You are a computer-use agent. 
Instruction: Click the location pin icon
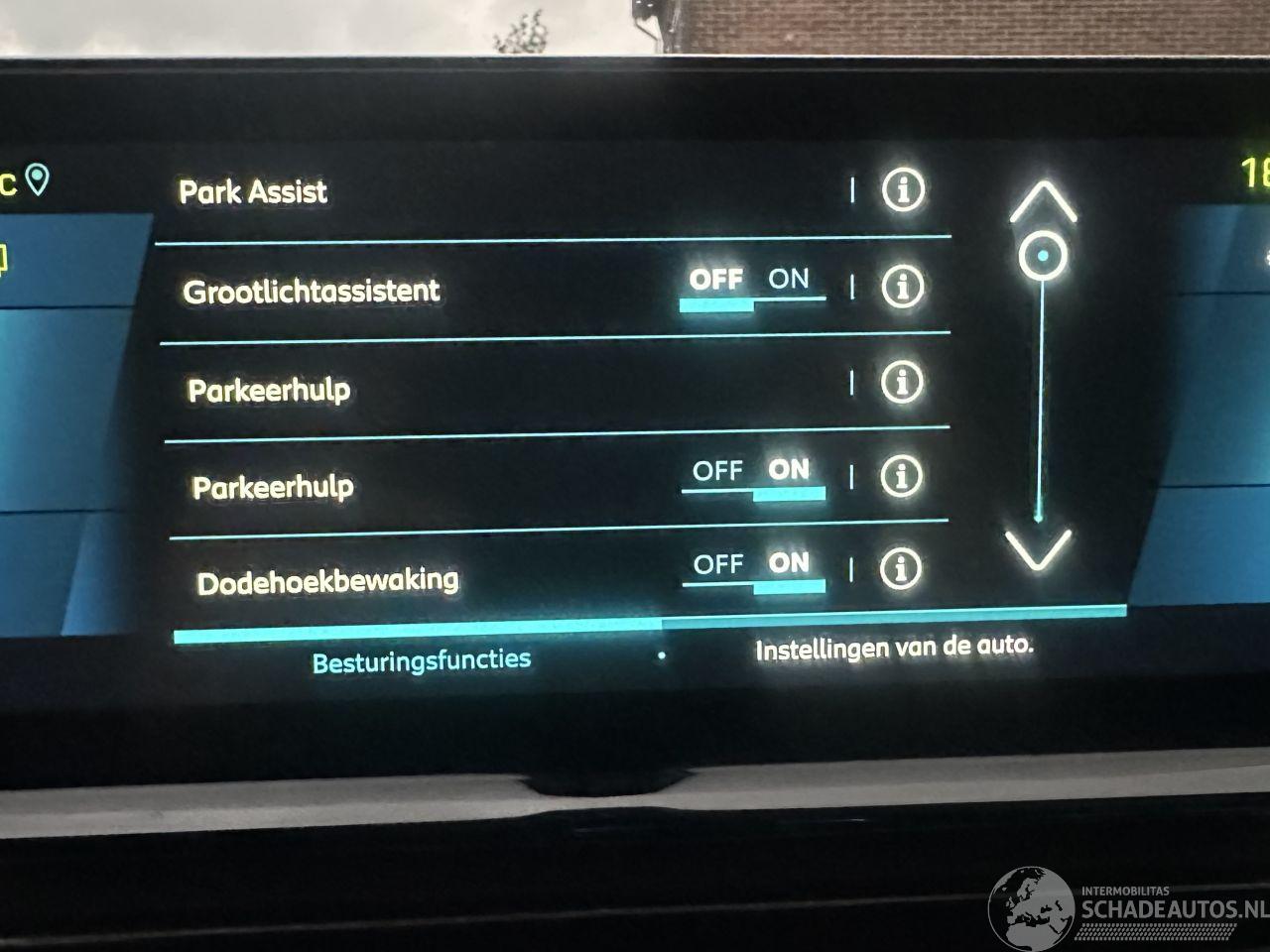38,180
